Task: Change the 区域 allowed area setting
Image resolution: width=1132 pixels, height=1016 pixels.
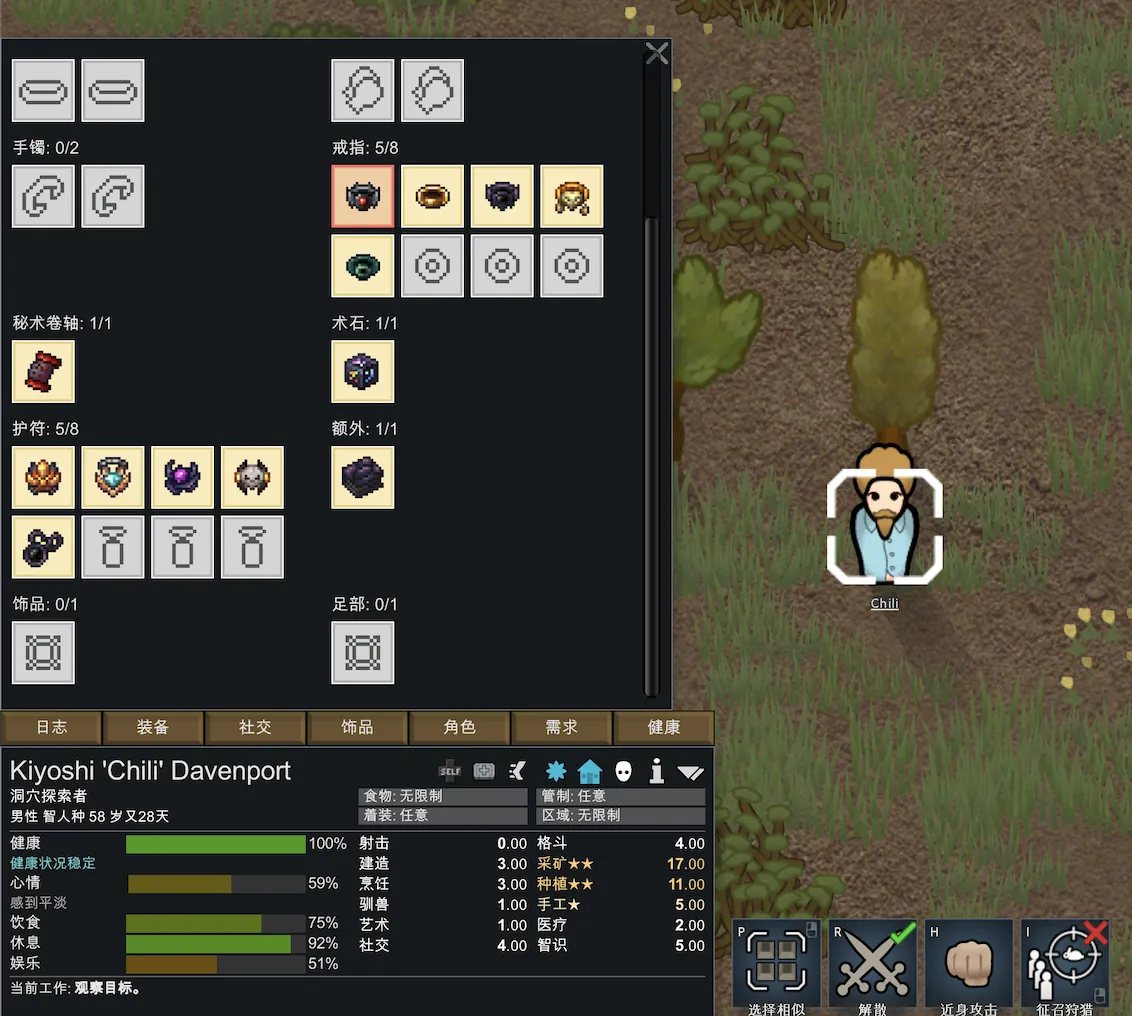Action: 621,815
